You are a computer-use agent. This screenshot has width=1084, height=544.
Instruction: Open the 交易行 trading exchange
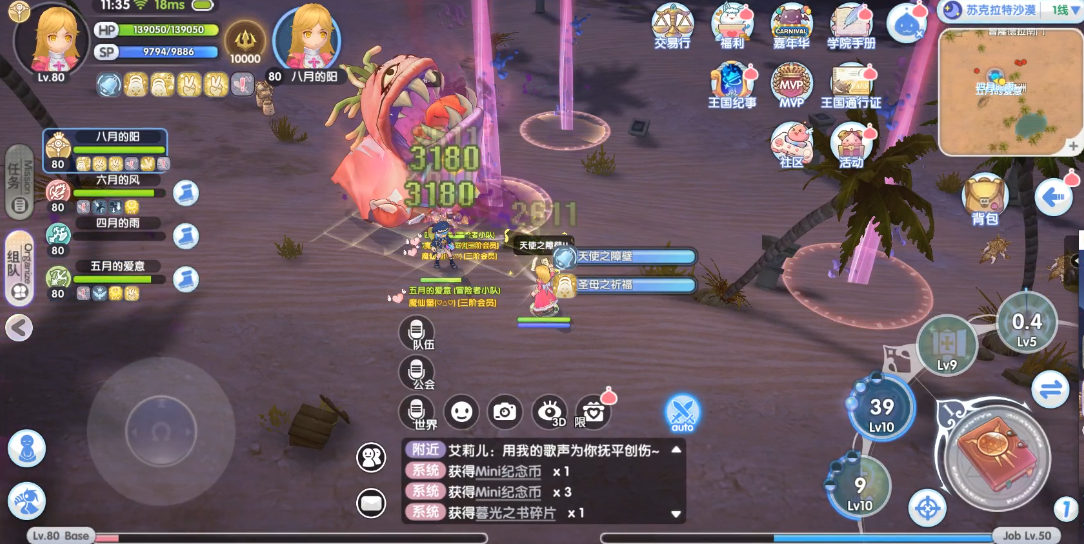pyautogui.click(x=672, y=22)
